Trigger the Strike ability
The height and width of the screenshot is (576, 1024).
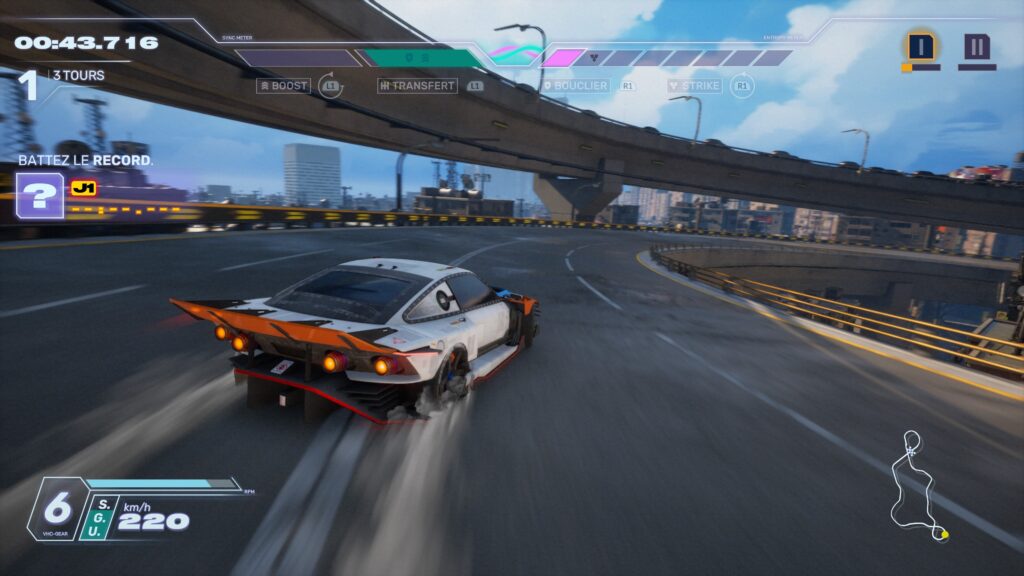(x=694, y=86)
